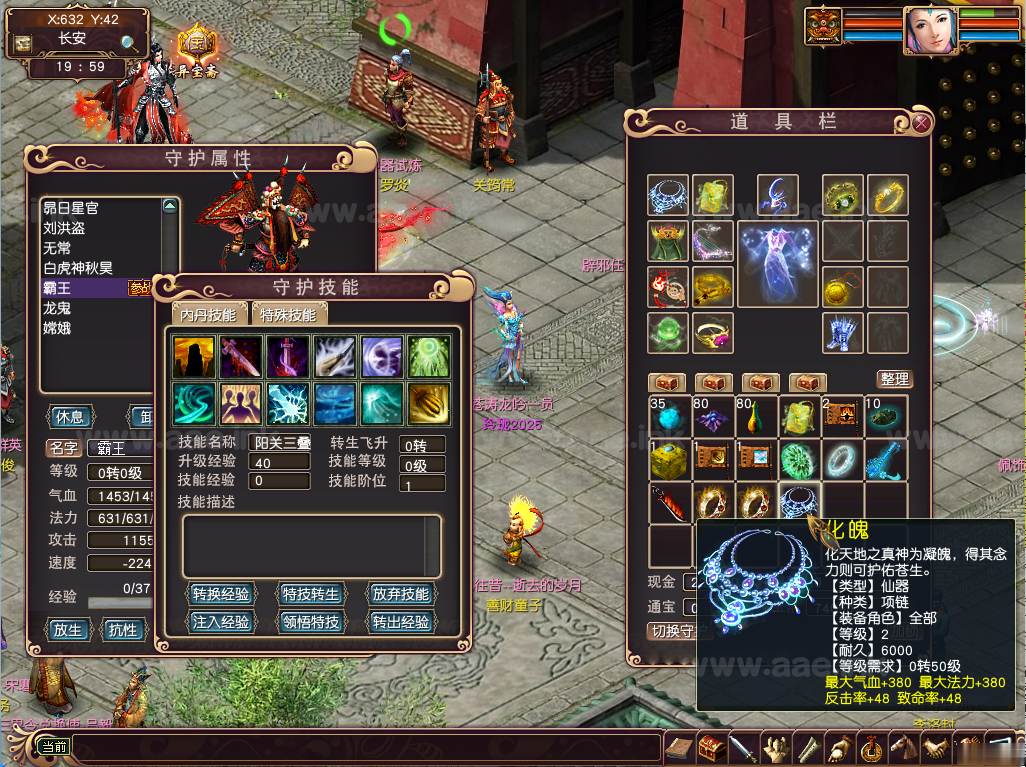Click the 转出经验 button
1026x767 pixels.
click(400, 622)
